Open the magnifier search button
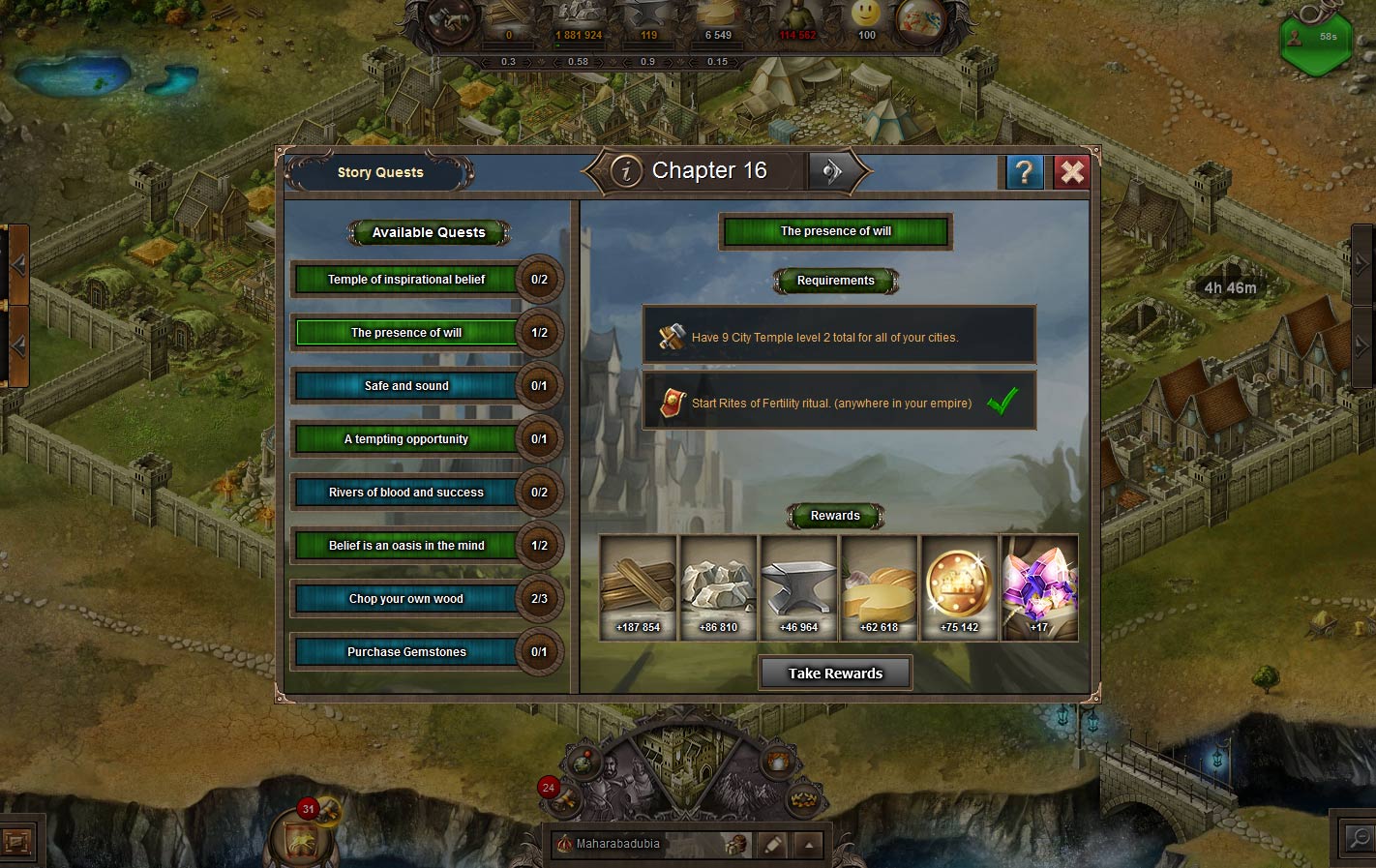The width and height of the screenshot is (1376, 868). click(x=1359, y=838)
